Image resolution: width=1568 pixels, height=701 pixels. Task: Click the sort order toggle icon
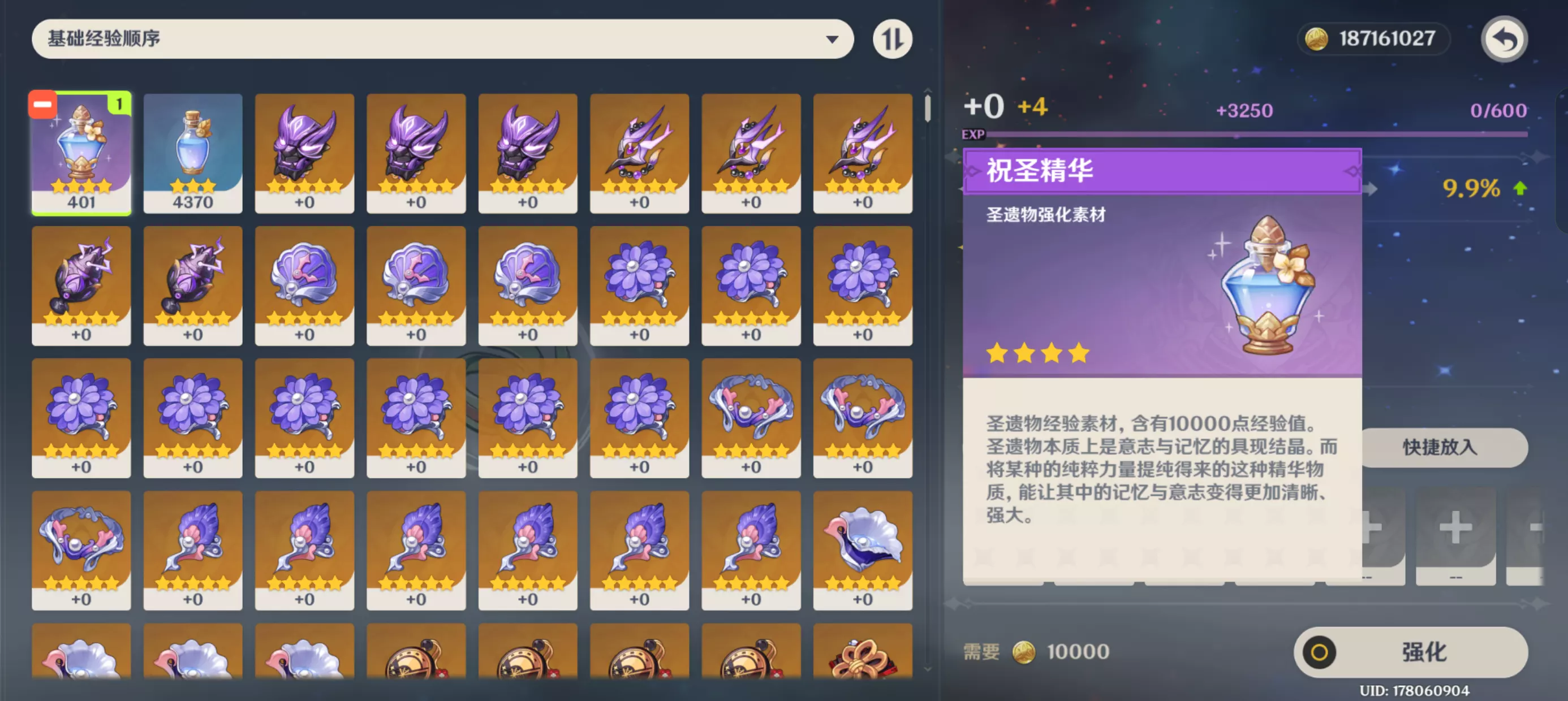tap(893, 38)
